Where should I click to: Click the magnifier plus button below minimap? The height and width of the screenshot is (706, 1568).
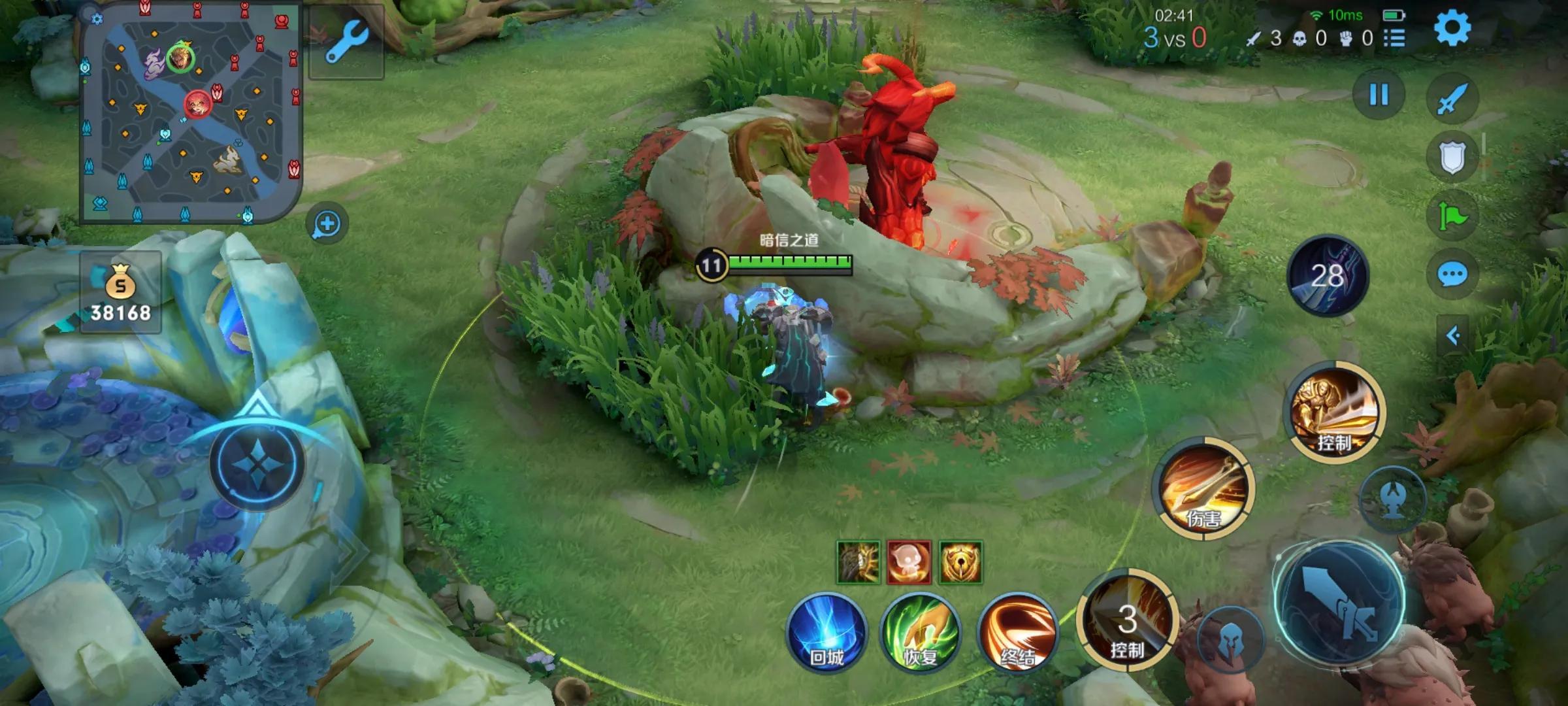[327, 224]
